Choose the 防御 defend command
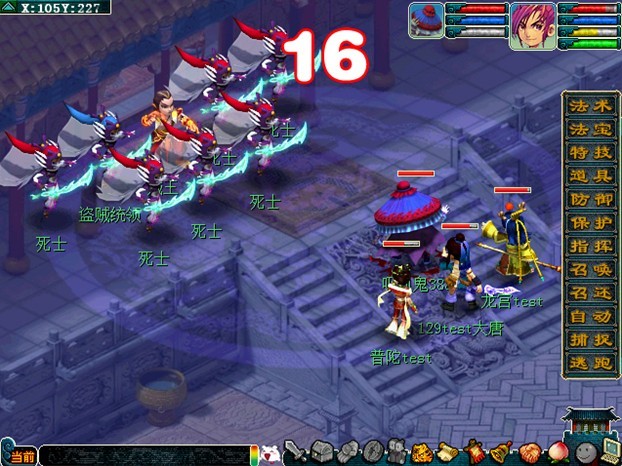Screen dimensions: 622x466 (x=583, y=198)
